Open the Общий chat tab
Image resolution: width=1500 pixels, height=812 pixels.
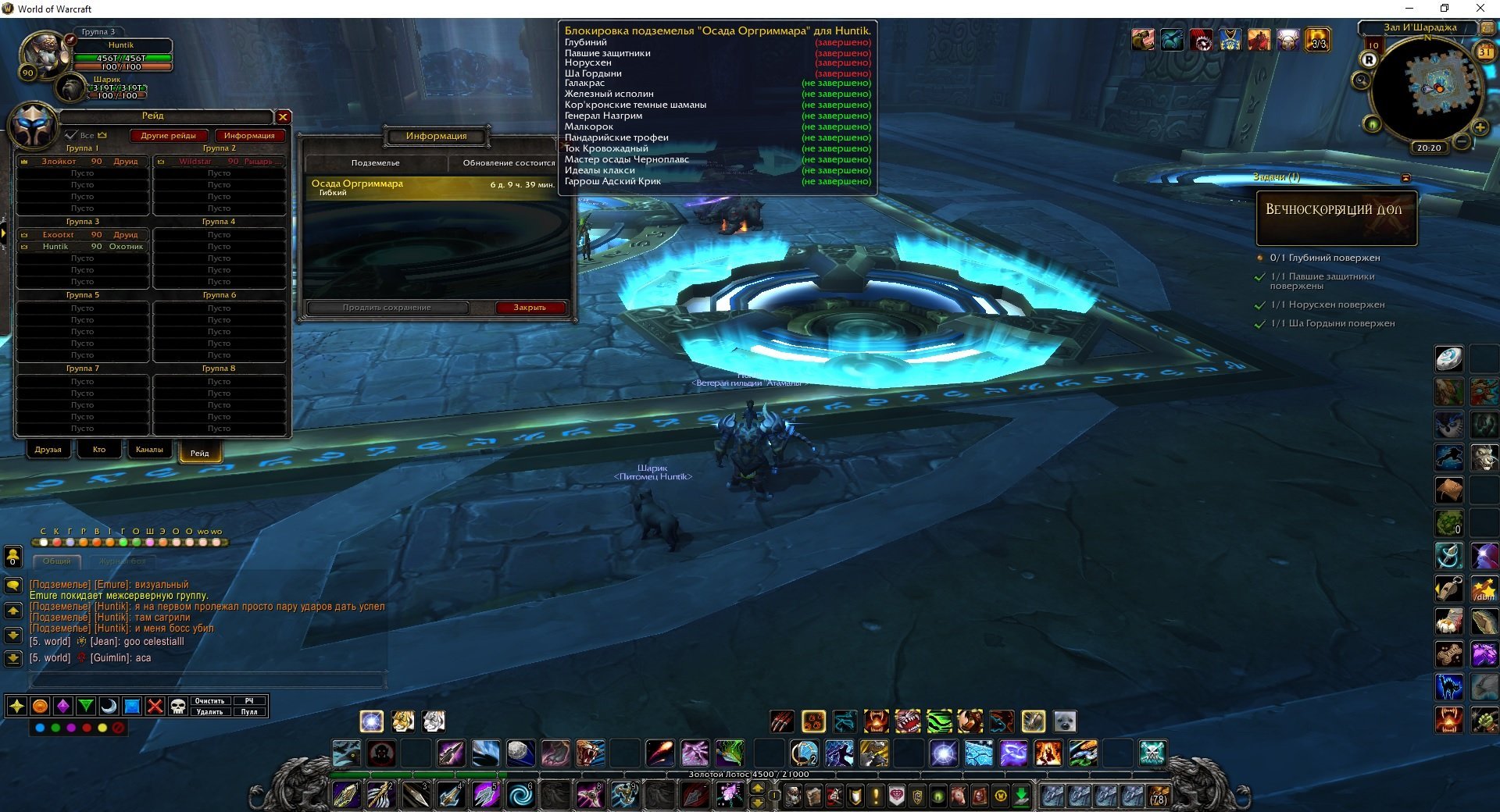tap(57, 561)
